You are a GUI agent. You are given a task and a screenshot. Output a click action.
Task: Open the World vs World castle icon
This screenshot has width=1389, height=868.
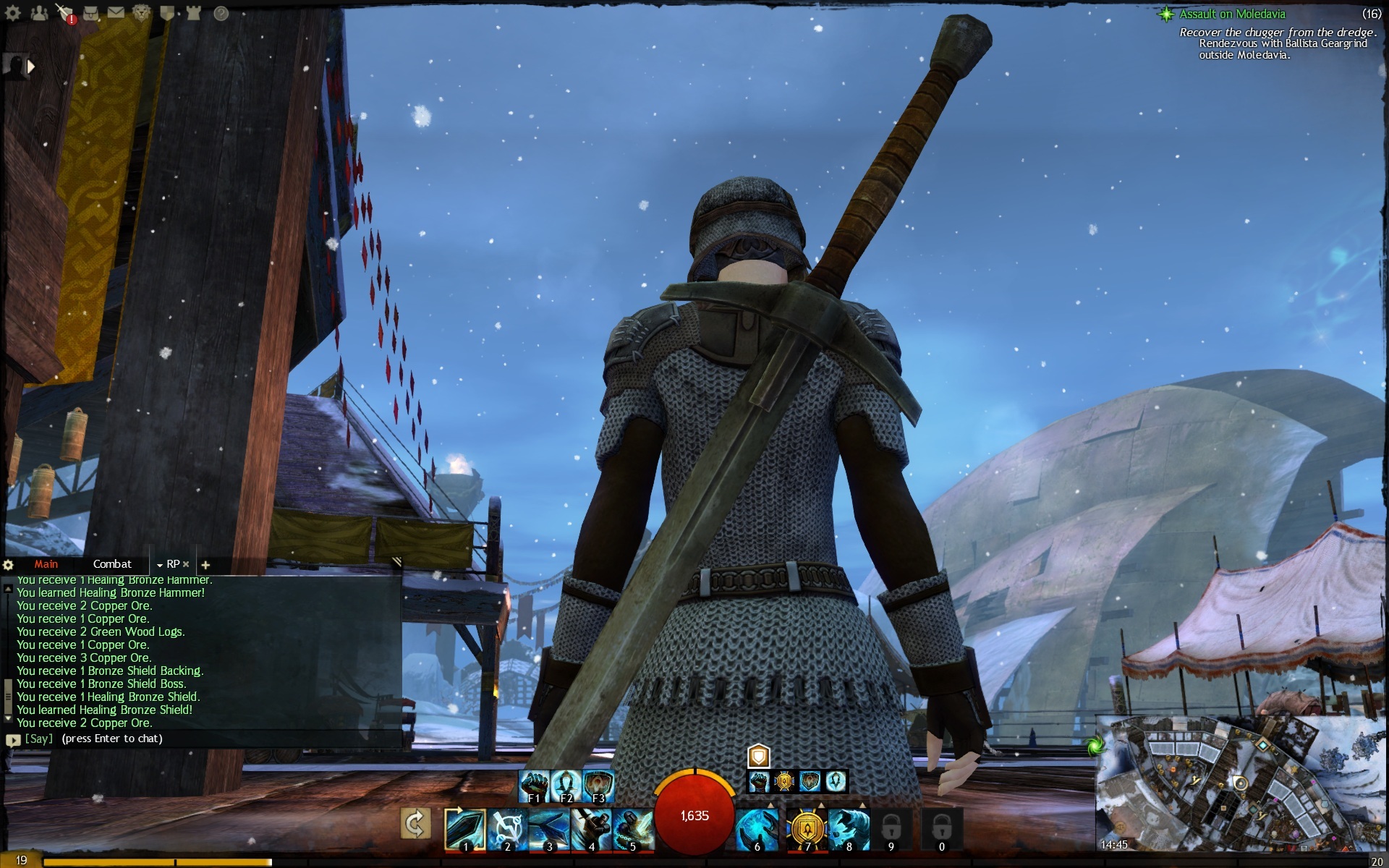tap(193, 12)
